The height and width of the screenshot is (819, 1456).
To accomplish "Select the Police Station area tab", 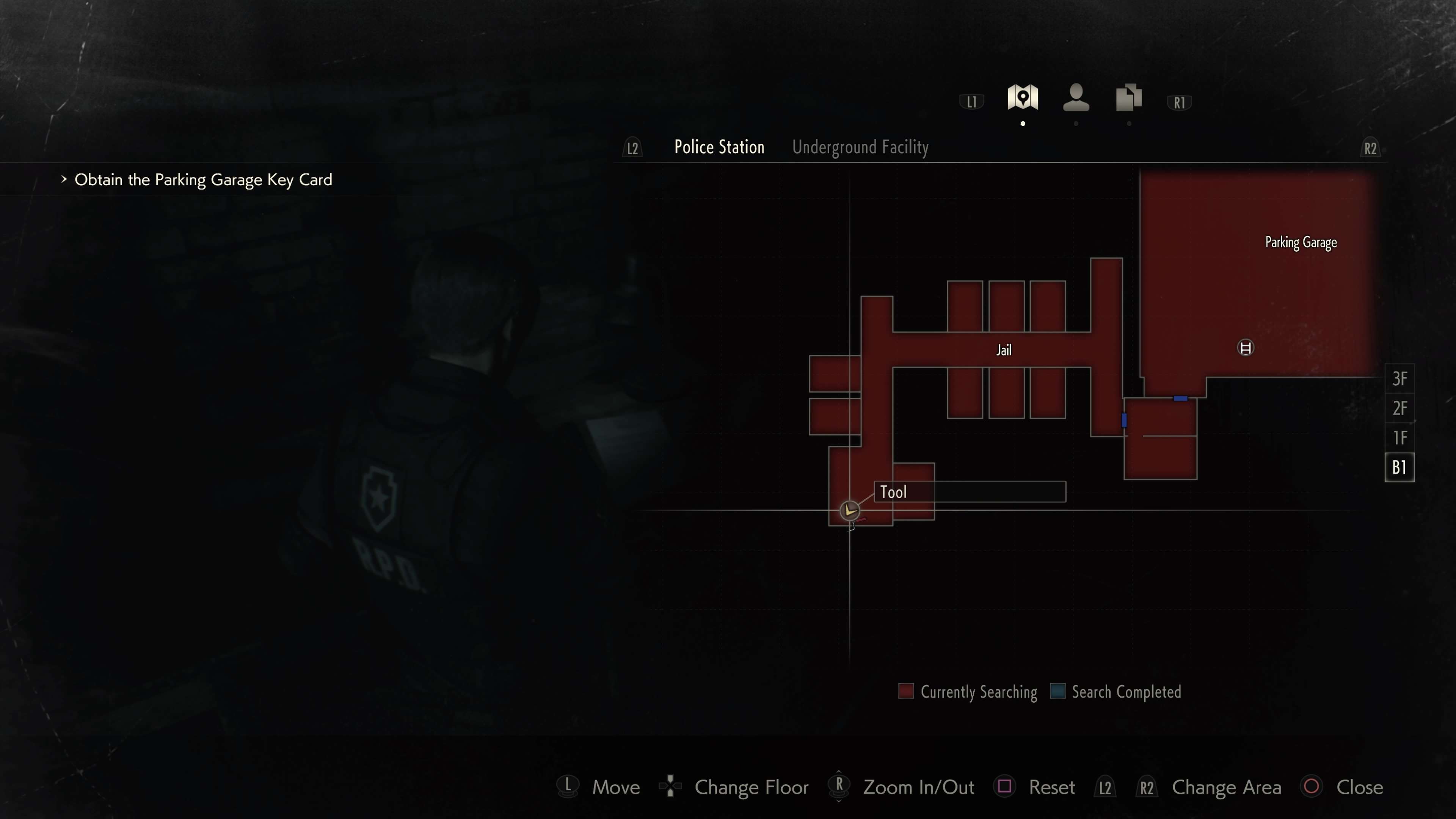I will click(x=719, y=147).
